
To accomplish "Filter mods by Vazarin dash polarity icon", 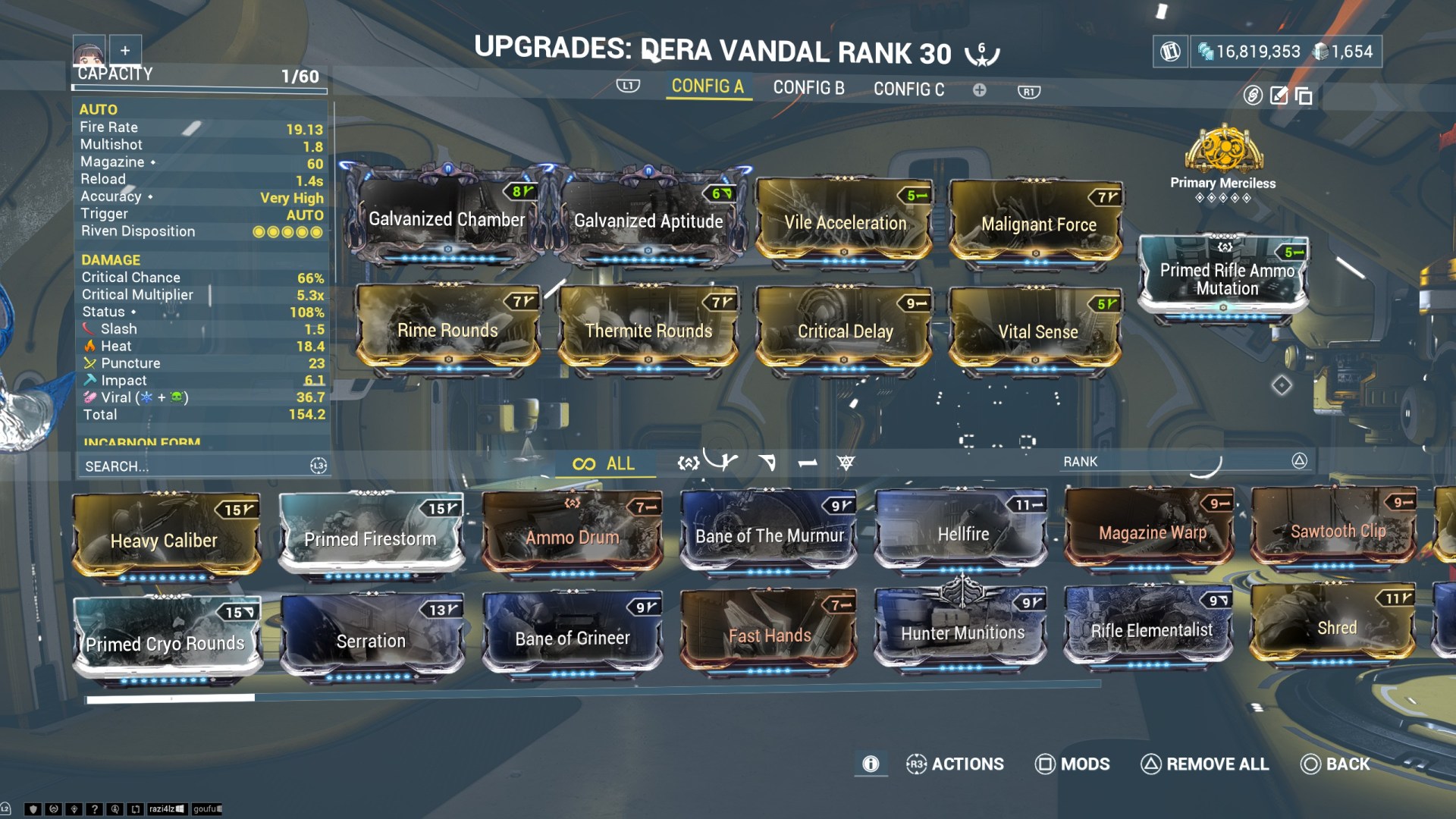I will [x=767, y=463].
